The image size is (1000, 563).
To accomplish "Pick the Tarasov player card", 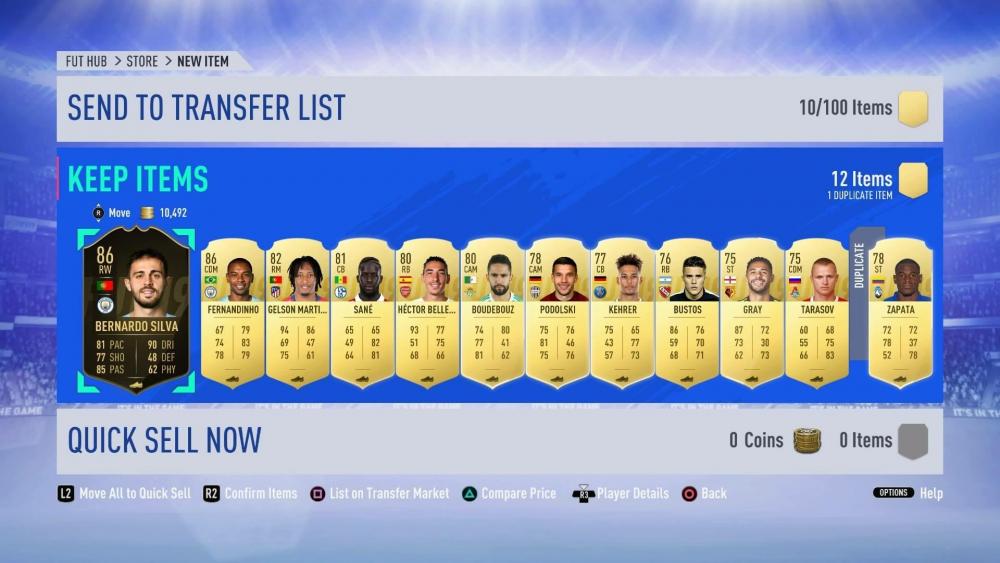I will click(817, 312).
